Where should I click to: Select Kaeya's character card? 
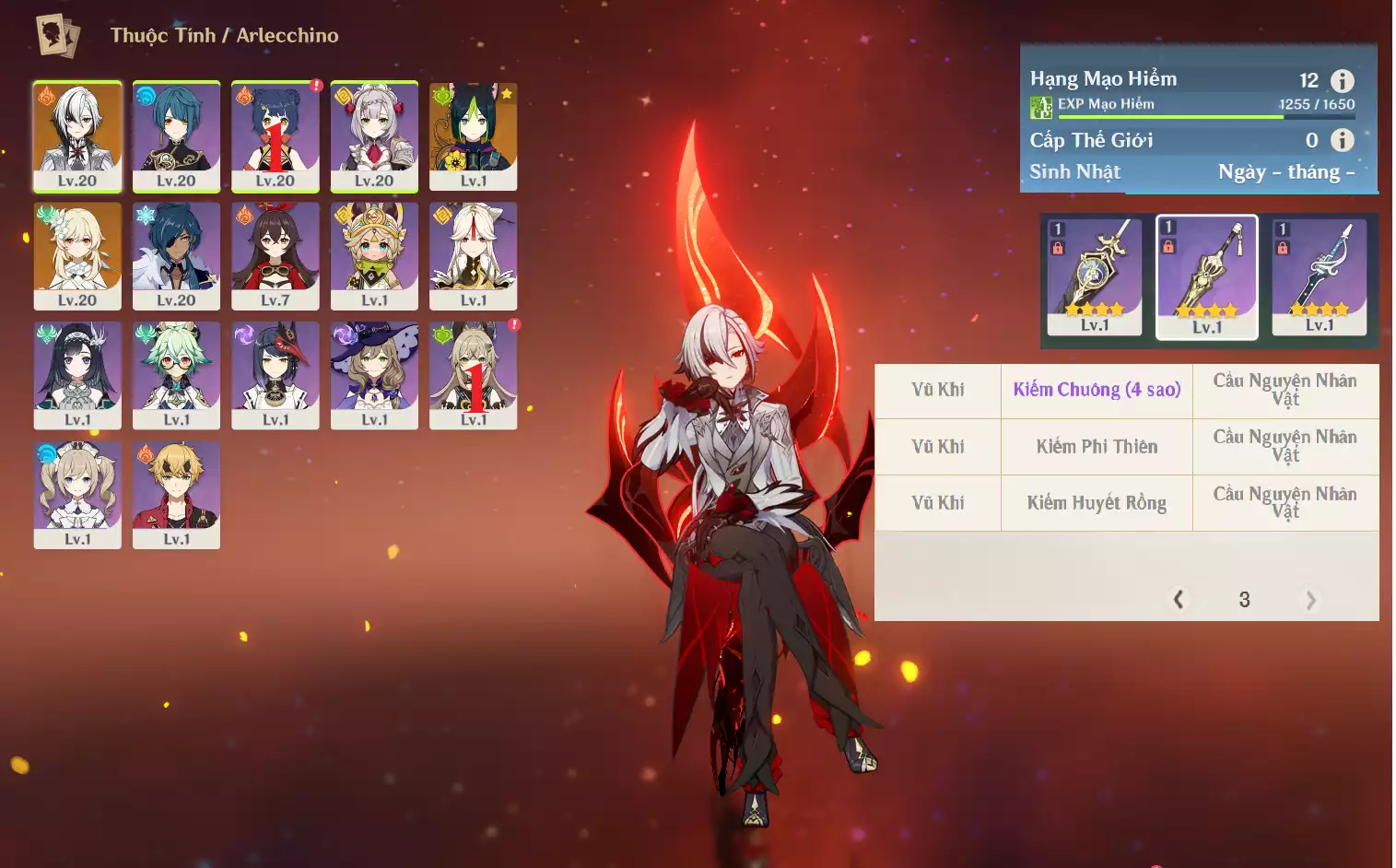pos(176,255)
